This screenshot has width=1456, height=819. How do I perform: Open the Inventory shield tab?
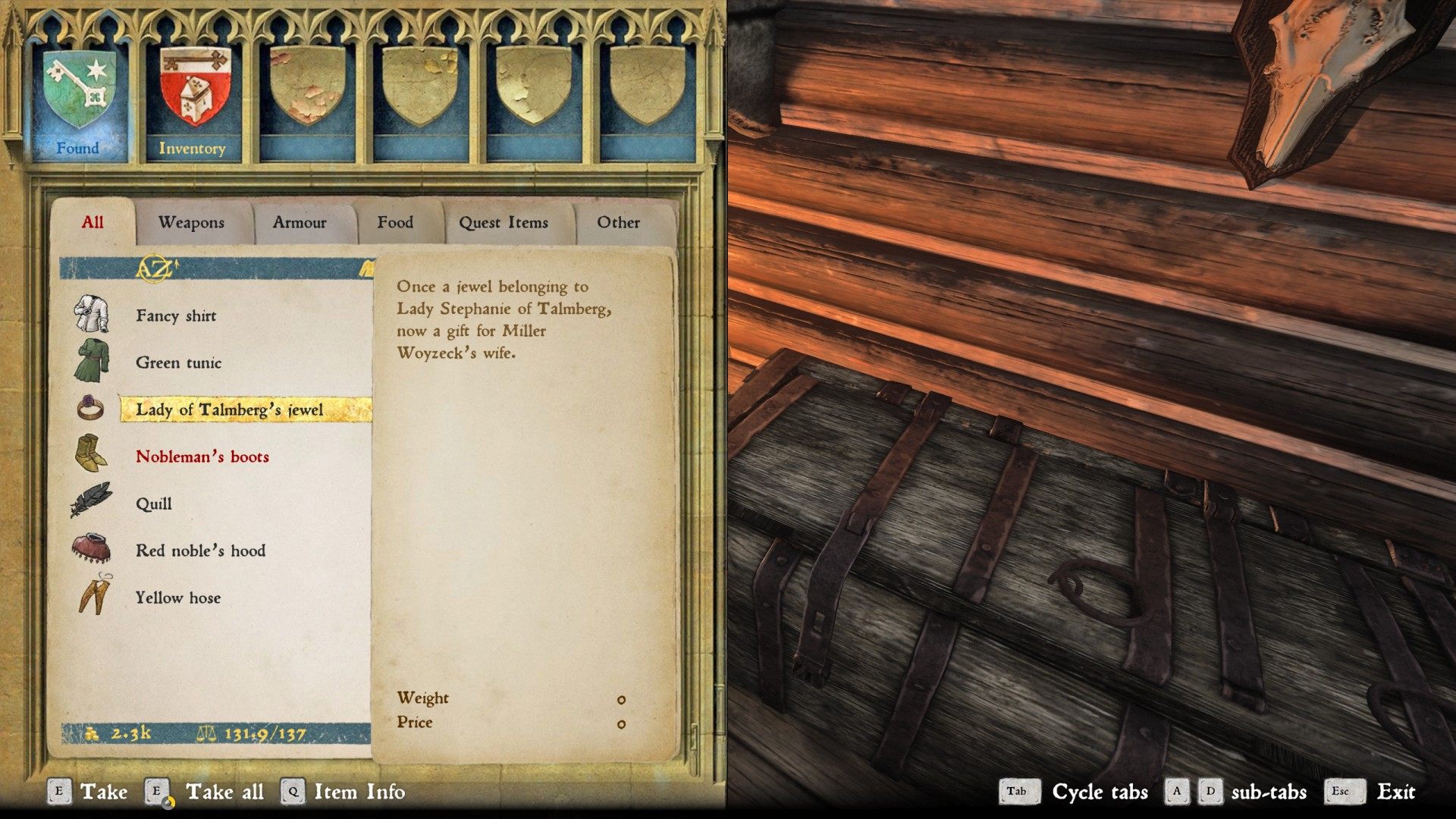coord(192,99)
